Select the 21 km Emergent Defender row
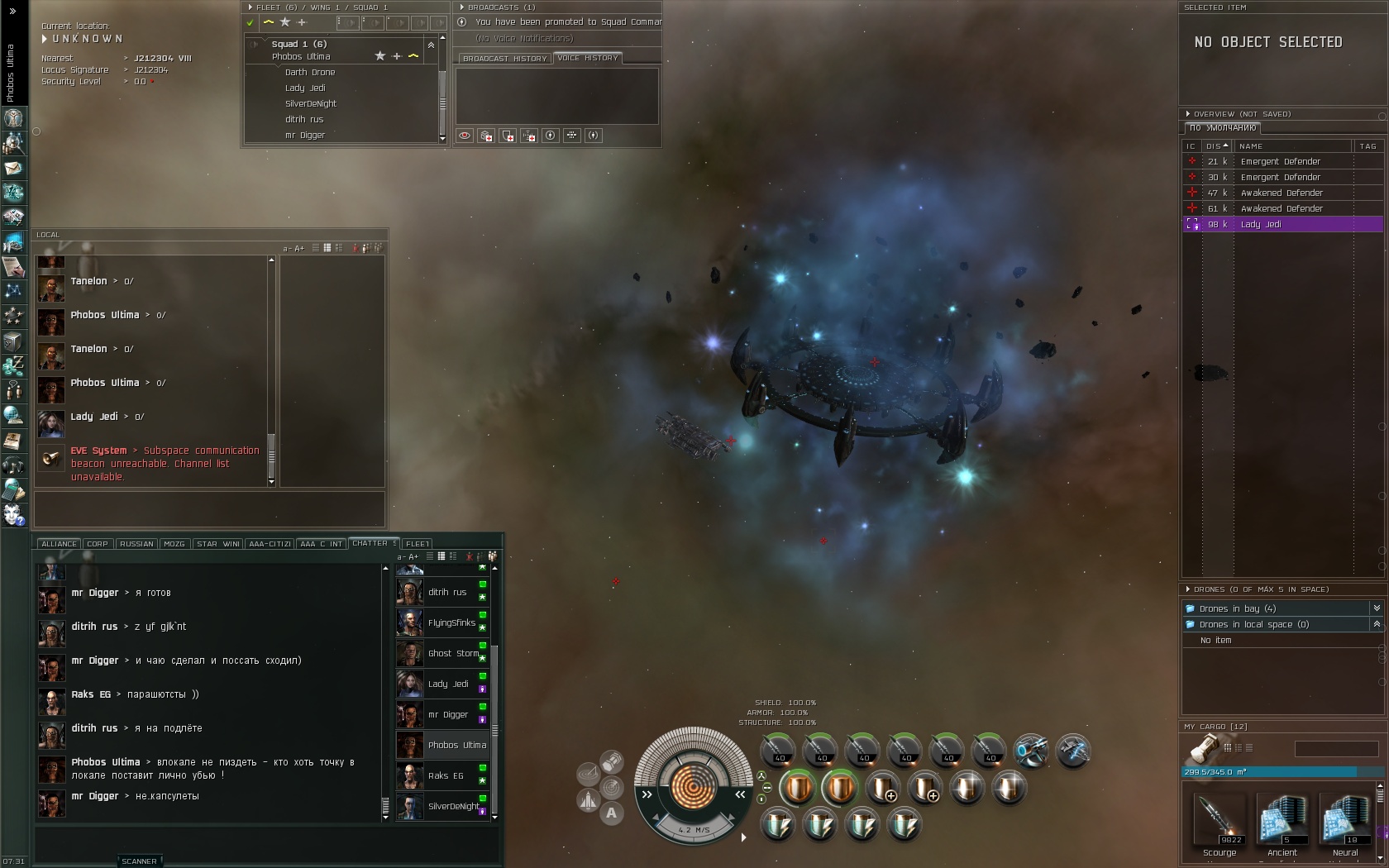The height and width of the screenshot is (868, 1389). click(1280, 161)
